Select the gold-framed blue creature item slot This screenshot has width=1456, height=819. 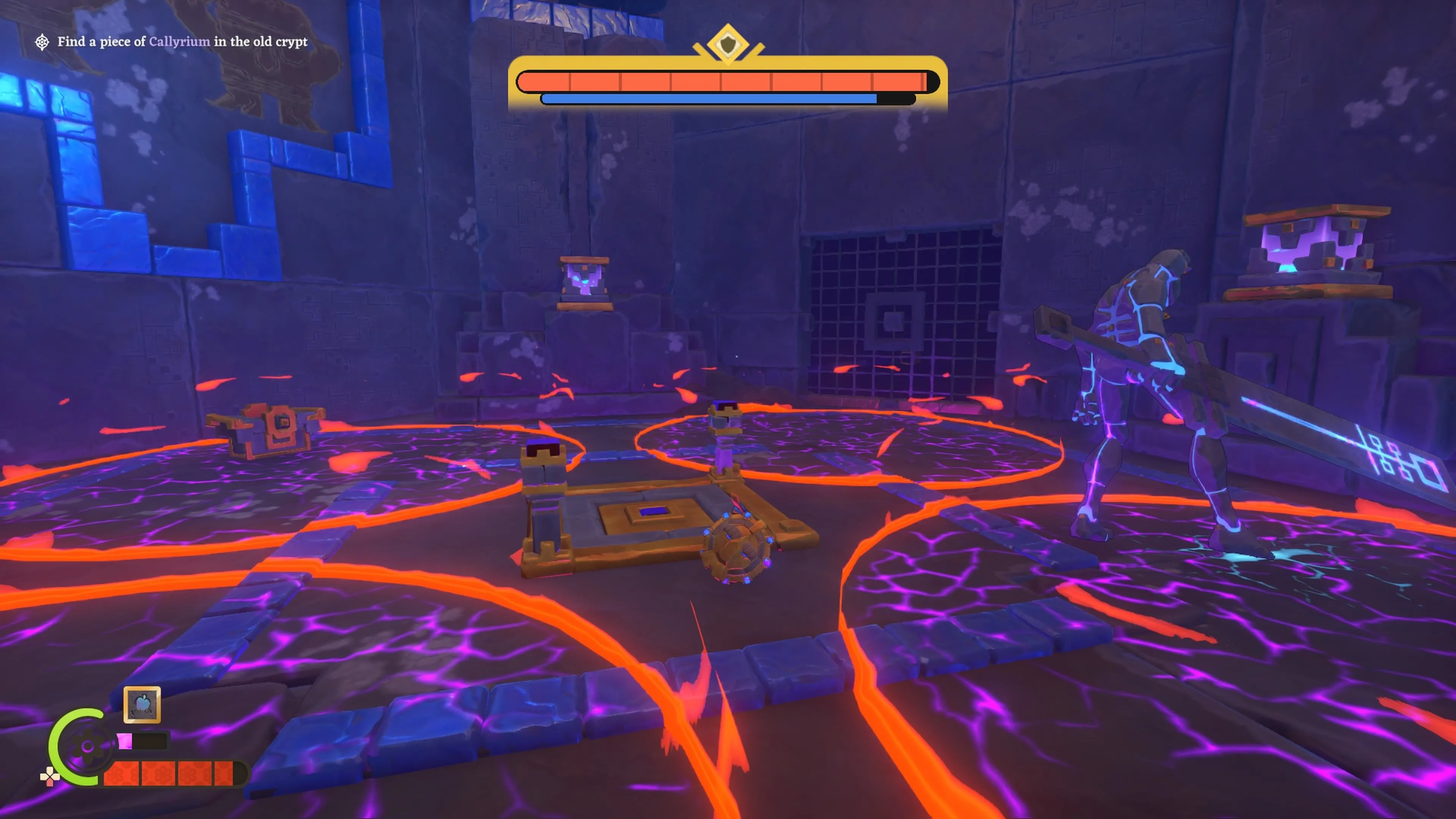coord(142,704)
